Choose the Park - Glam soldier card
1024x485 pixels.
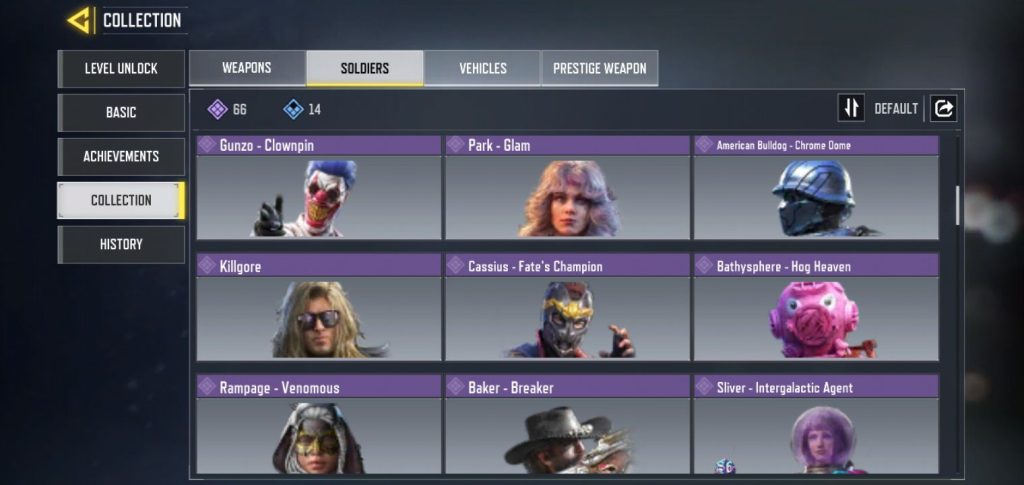[567, 188]
